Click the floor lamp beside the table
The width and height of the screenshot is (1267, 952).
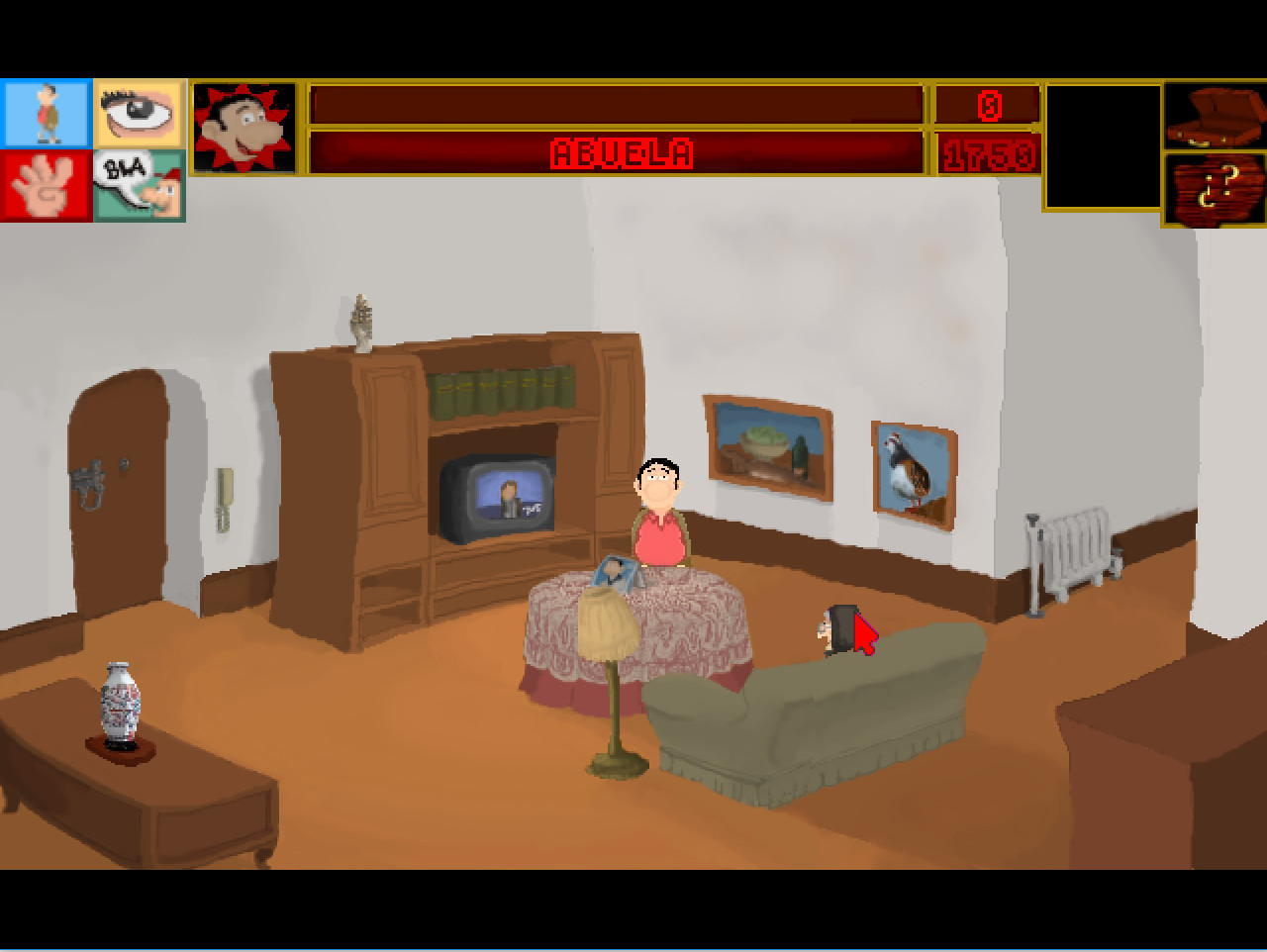pyautogui.click(x=609, y=643)
